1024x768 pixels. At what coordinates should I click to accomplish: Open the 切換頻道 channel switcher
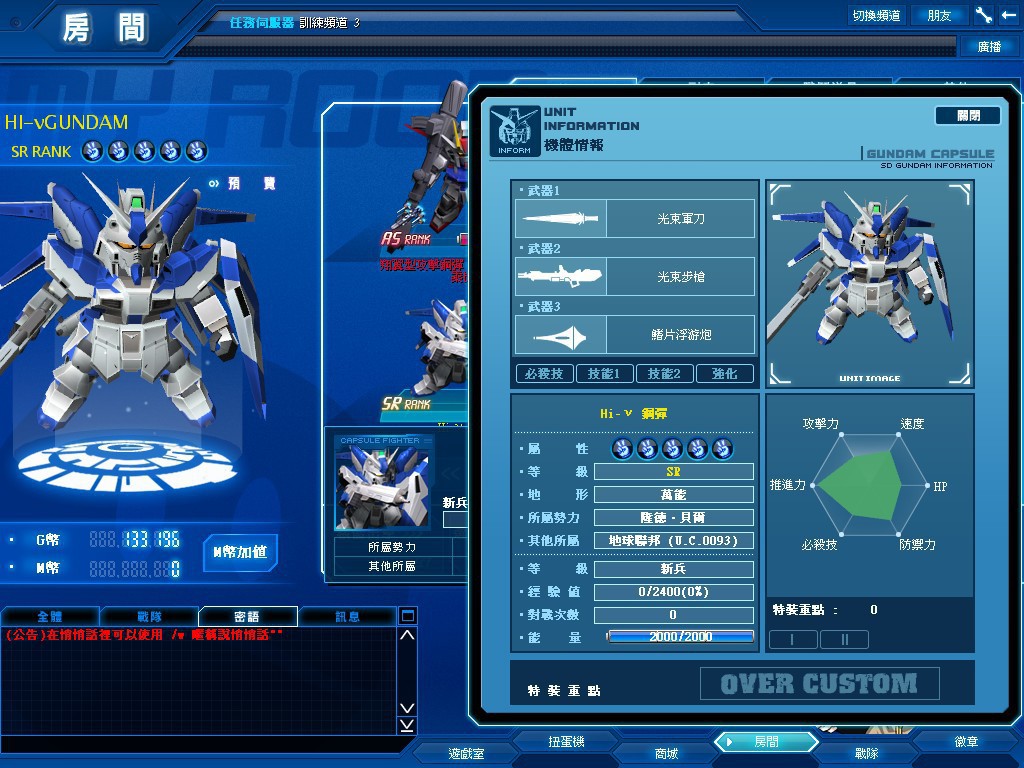tap(876, 15)
